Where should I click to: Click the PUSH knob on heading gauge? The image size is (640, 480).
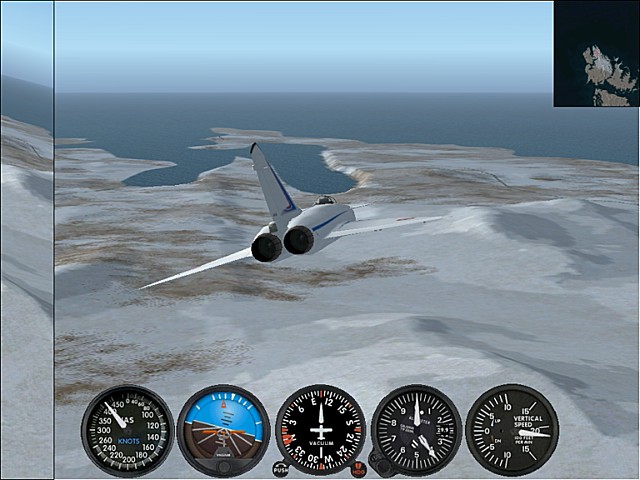(x=281, y=468)
